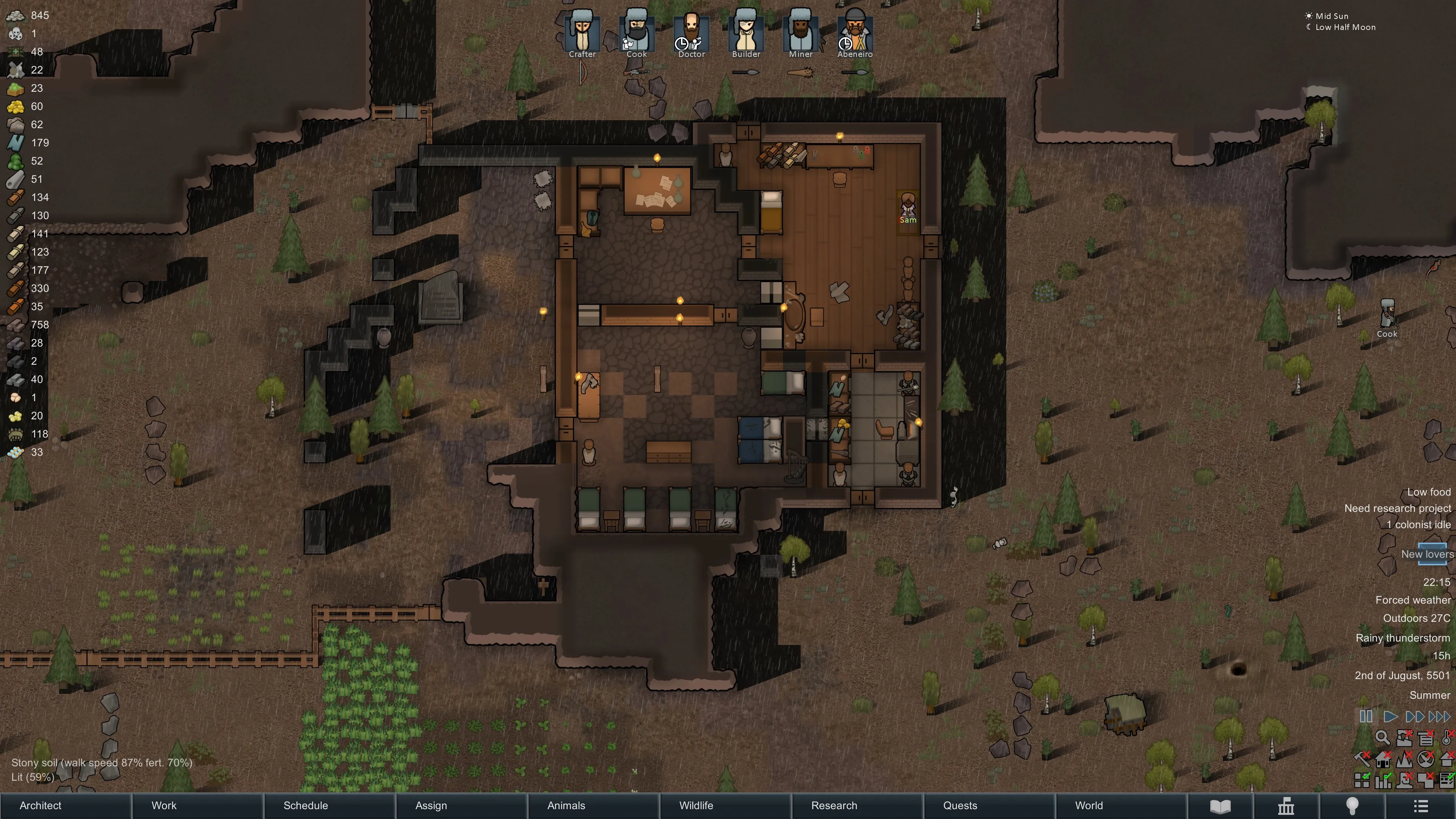Open the history book icon tab
The width and height of the screenshot is (1456, 819).
pos(1220,806)
